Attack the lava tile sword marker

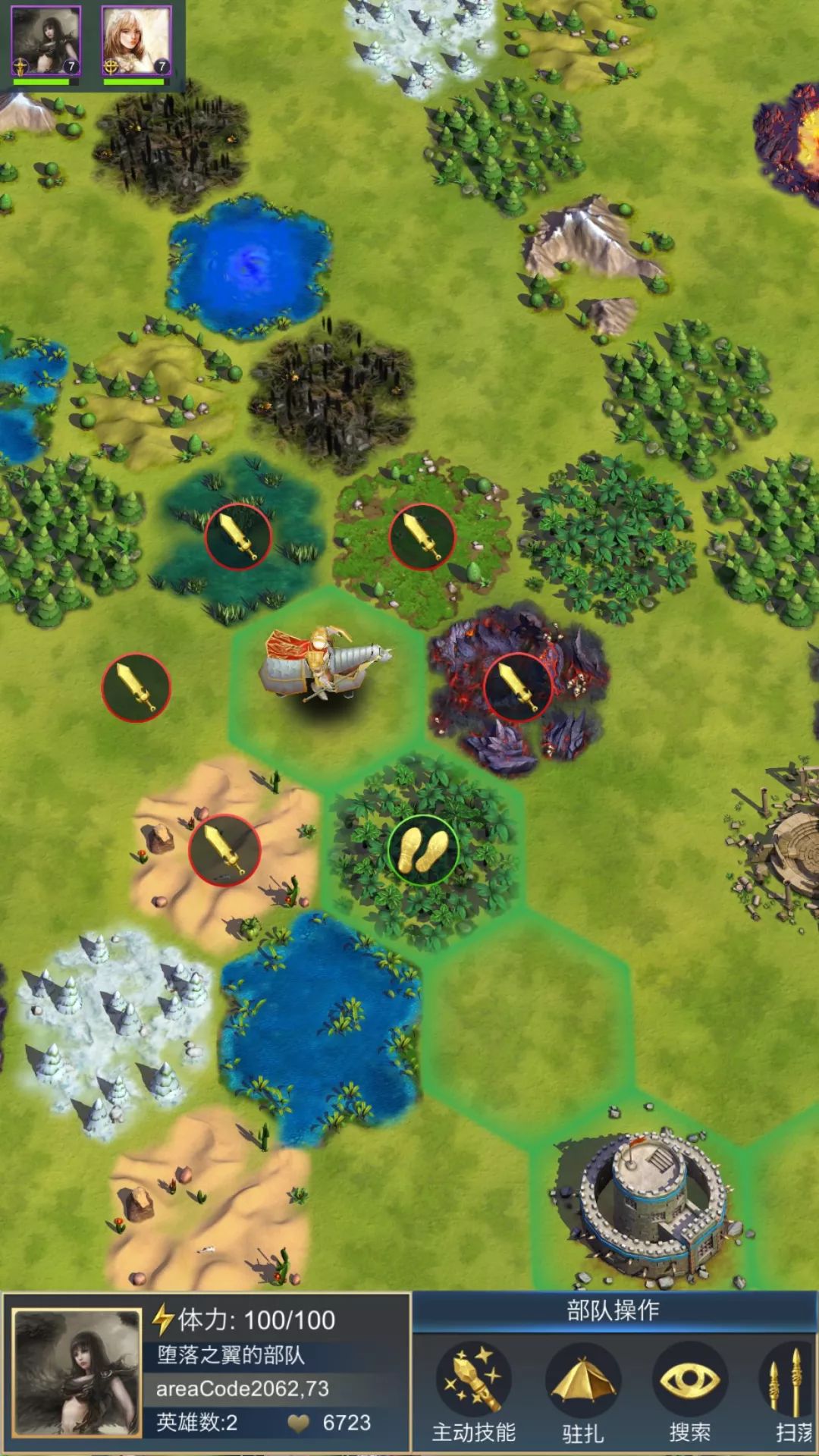[517, 687]
